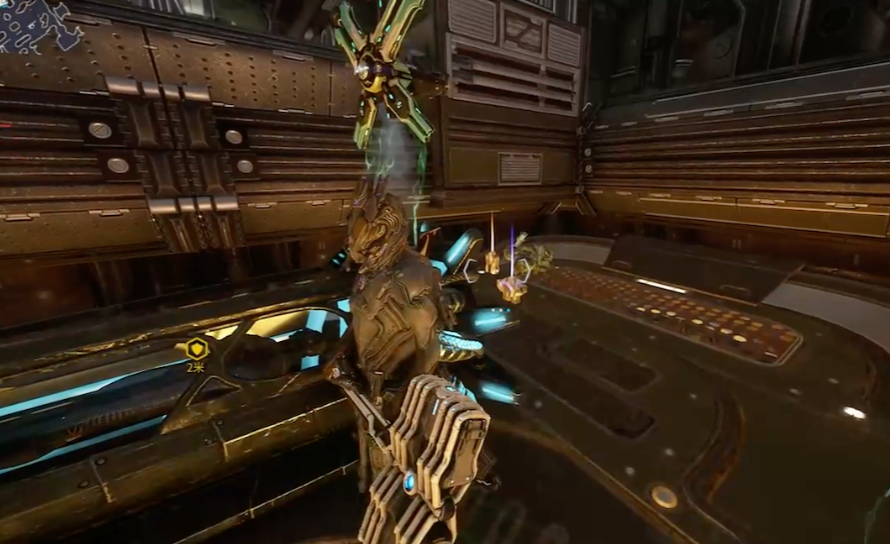Viewport: 890px width, 544px height.
Task: Select the yellow hexagon shield waypoint marker
Action: click(196, 349)
